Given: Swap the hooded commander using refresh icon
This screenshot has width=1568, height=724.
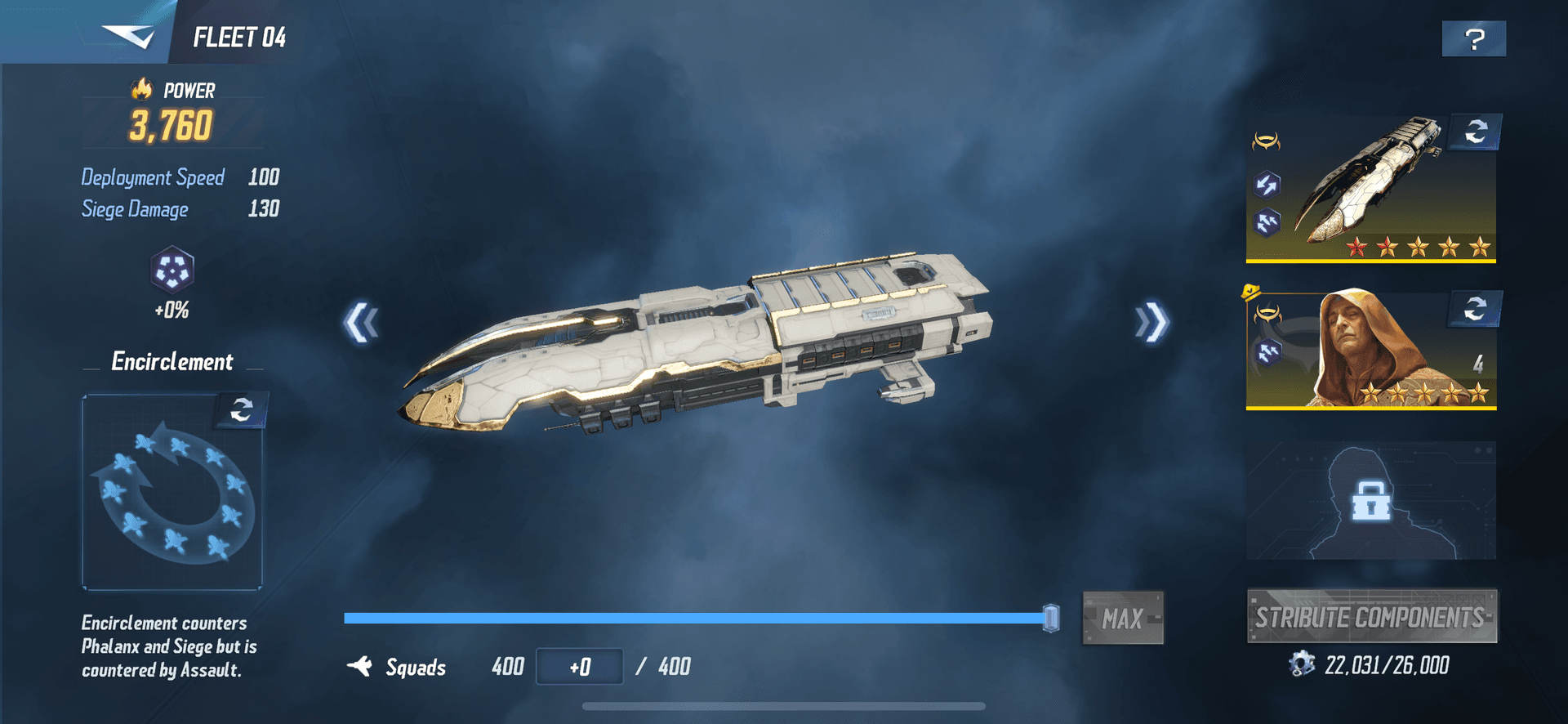Looking at the screenshot, I should [x=1475, y=309].
